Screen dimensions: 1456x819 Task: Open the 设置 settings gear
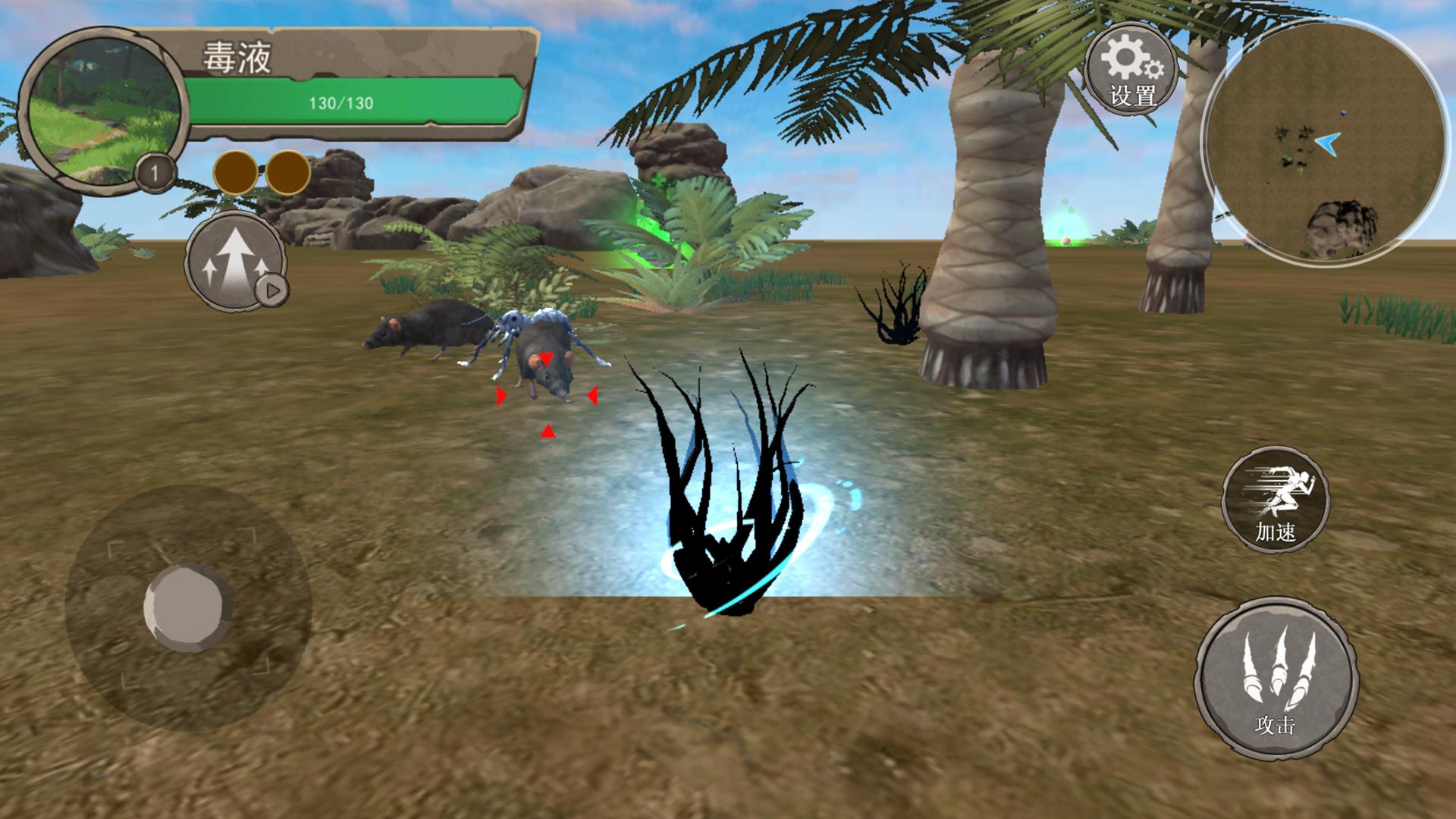point(1131,70)
